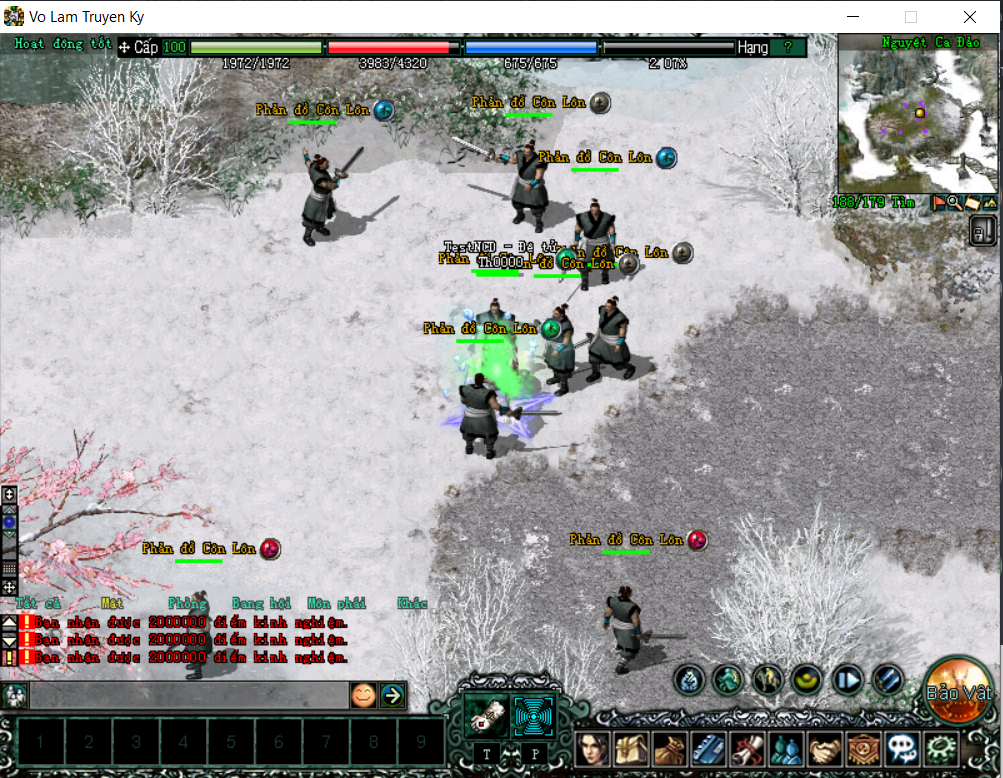Open the Bảo Vật treasure orb

pyautogui.click(x=957, y=691)
